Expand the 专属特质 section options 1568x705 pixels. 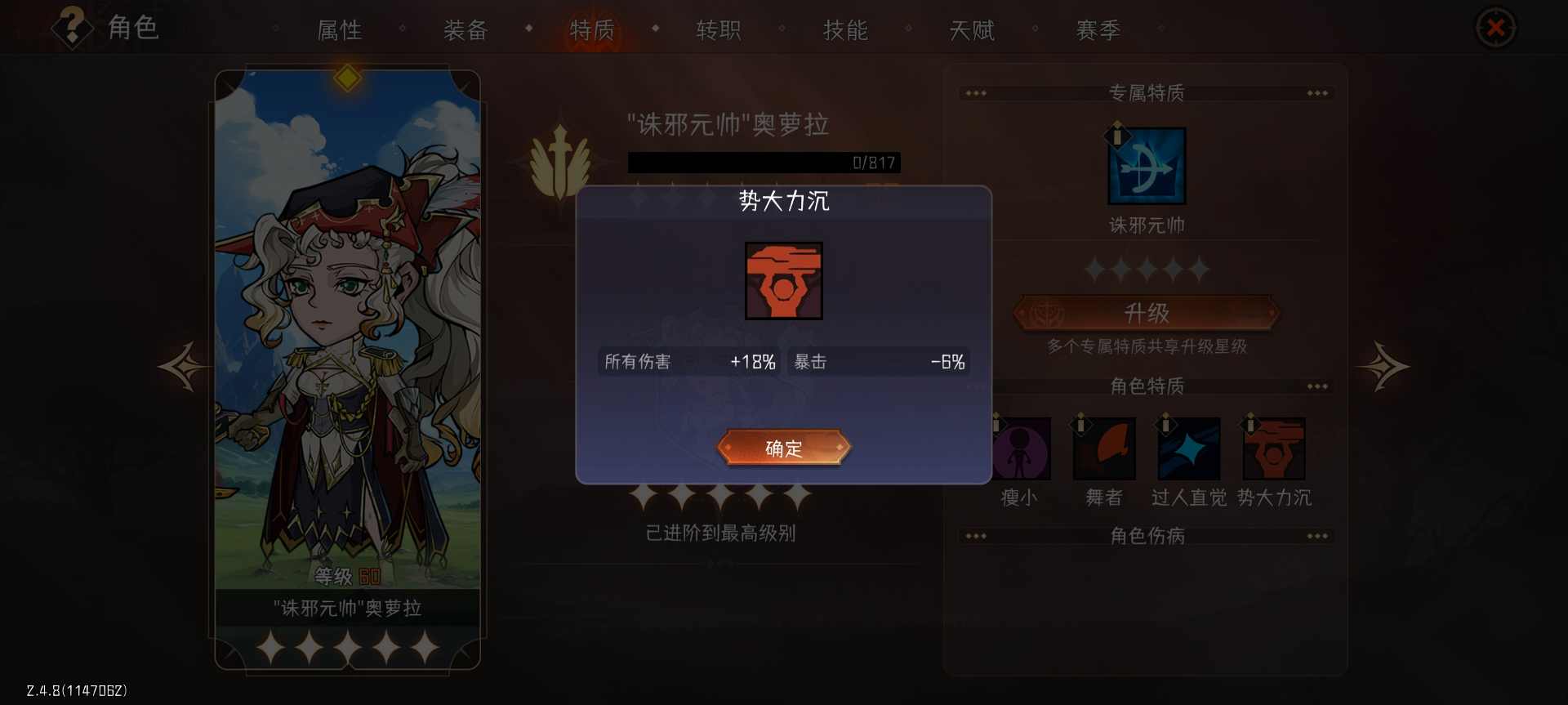[x=1319, y=92]
